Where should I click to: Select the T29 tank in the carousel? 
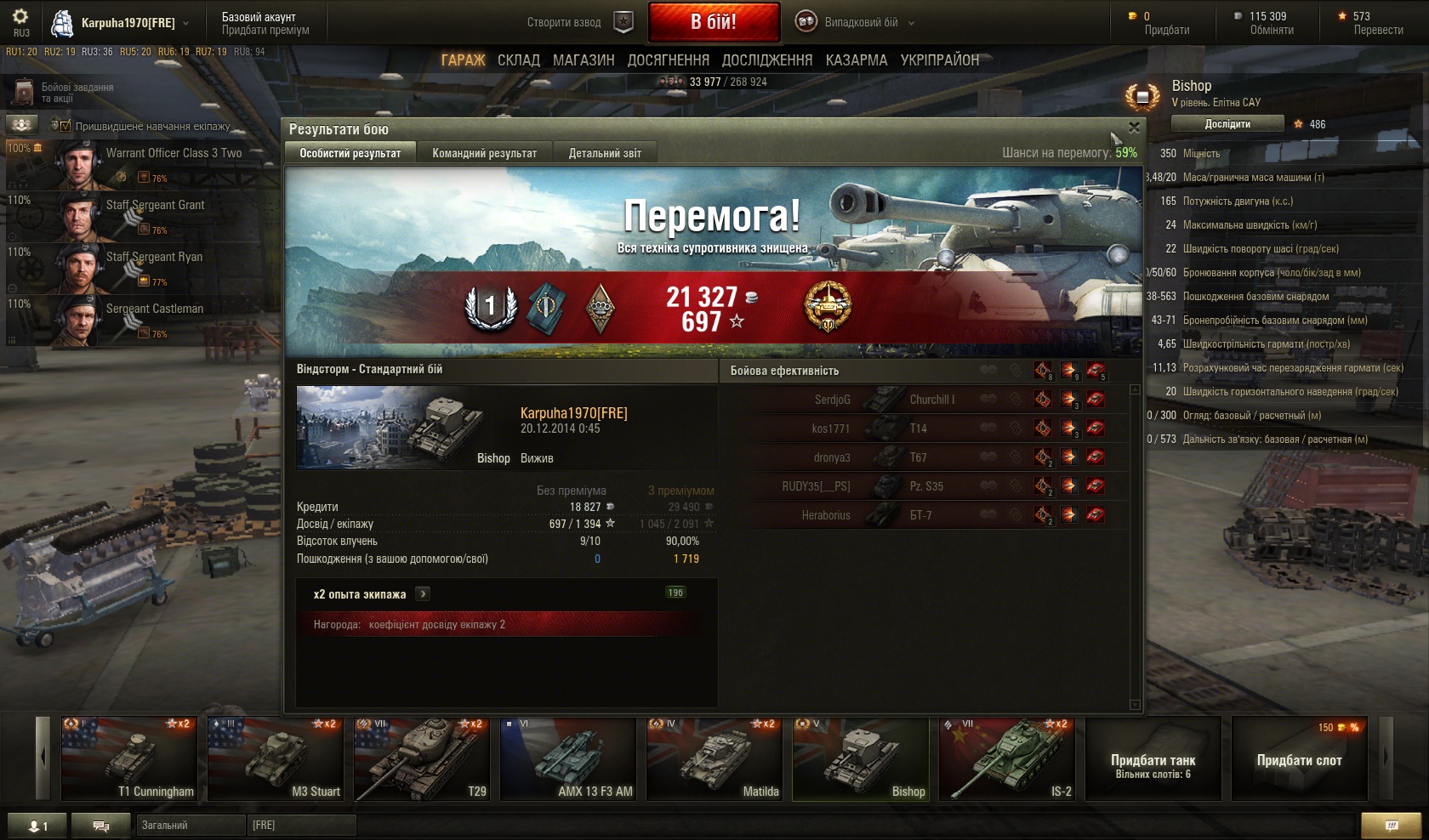(x=421, y=759)
